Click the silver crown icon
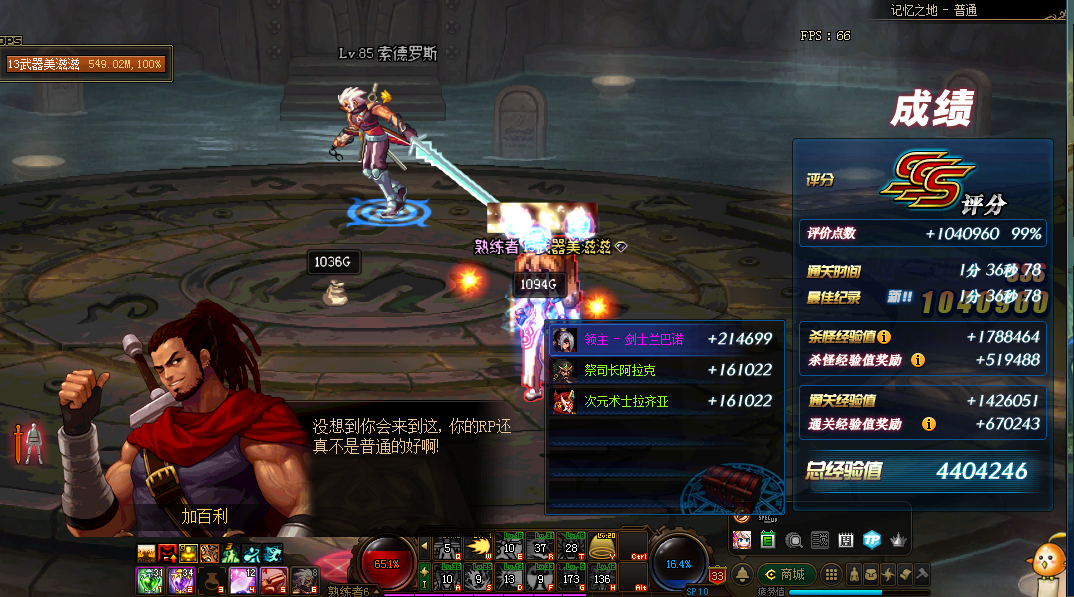 coord(897,540)
